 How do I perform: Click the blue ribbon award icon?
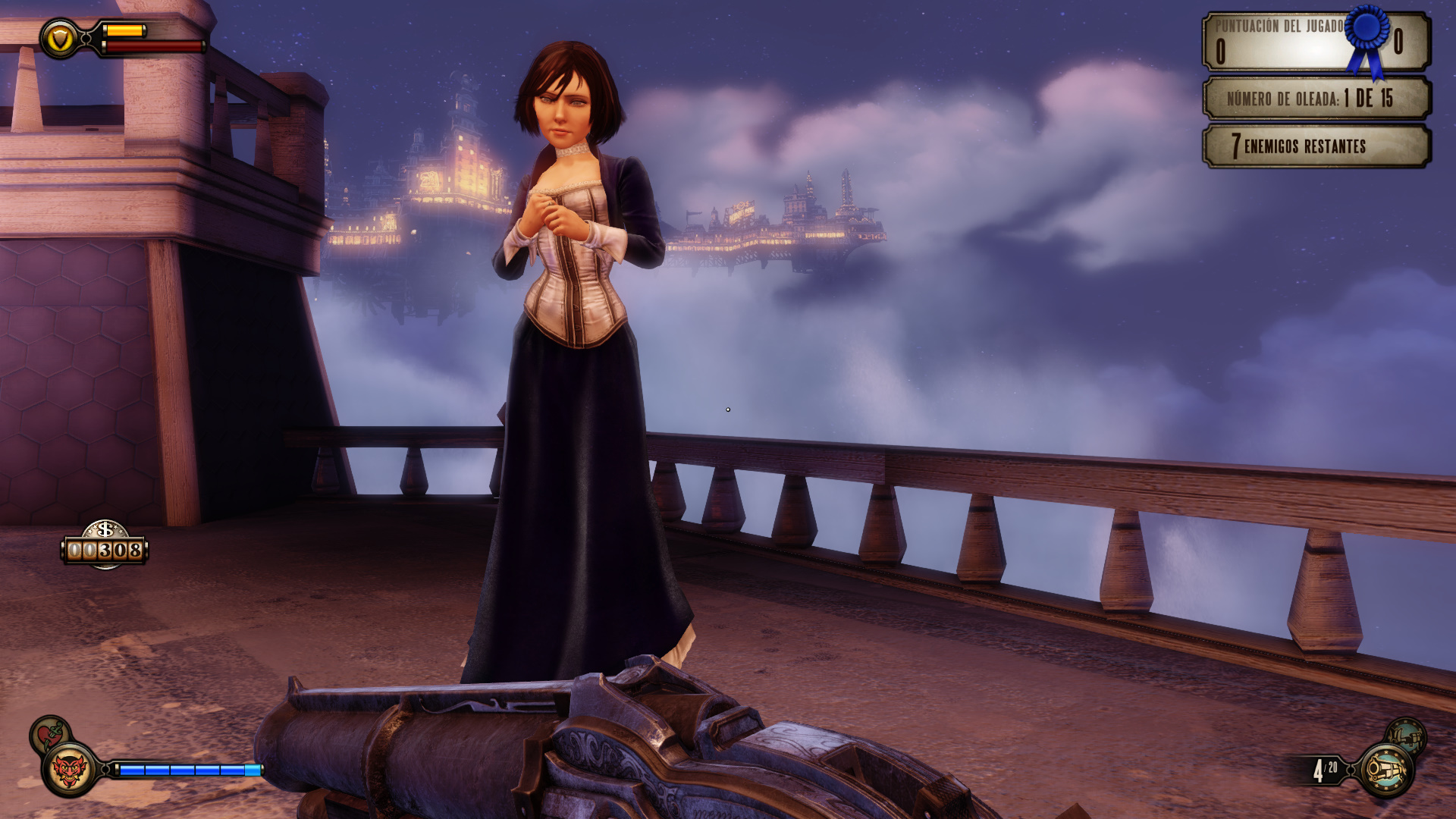(x=1368, y=38)
